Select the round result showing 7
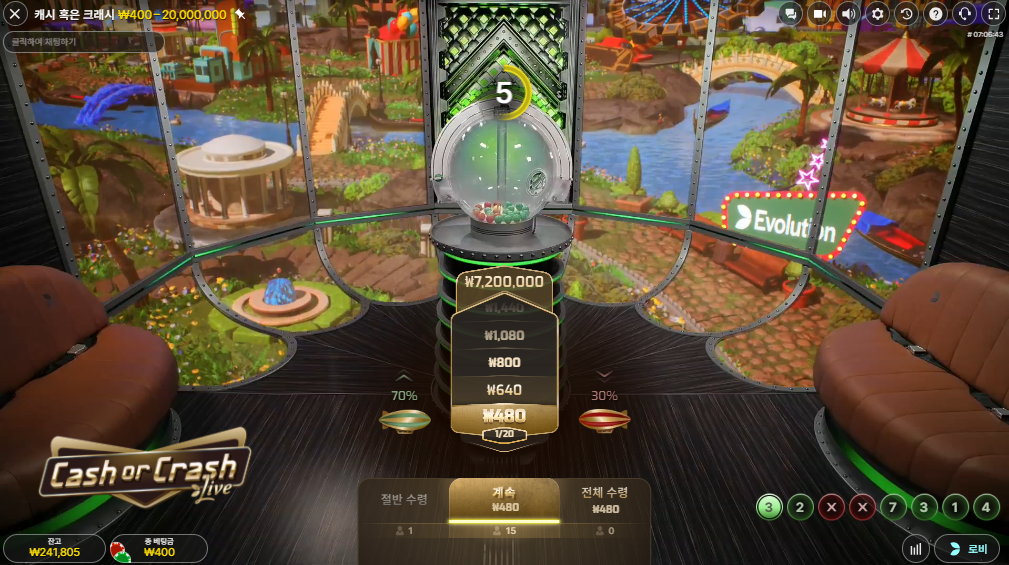The image size is (1009, 565). (x=892, y=507)
